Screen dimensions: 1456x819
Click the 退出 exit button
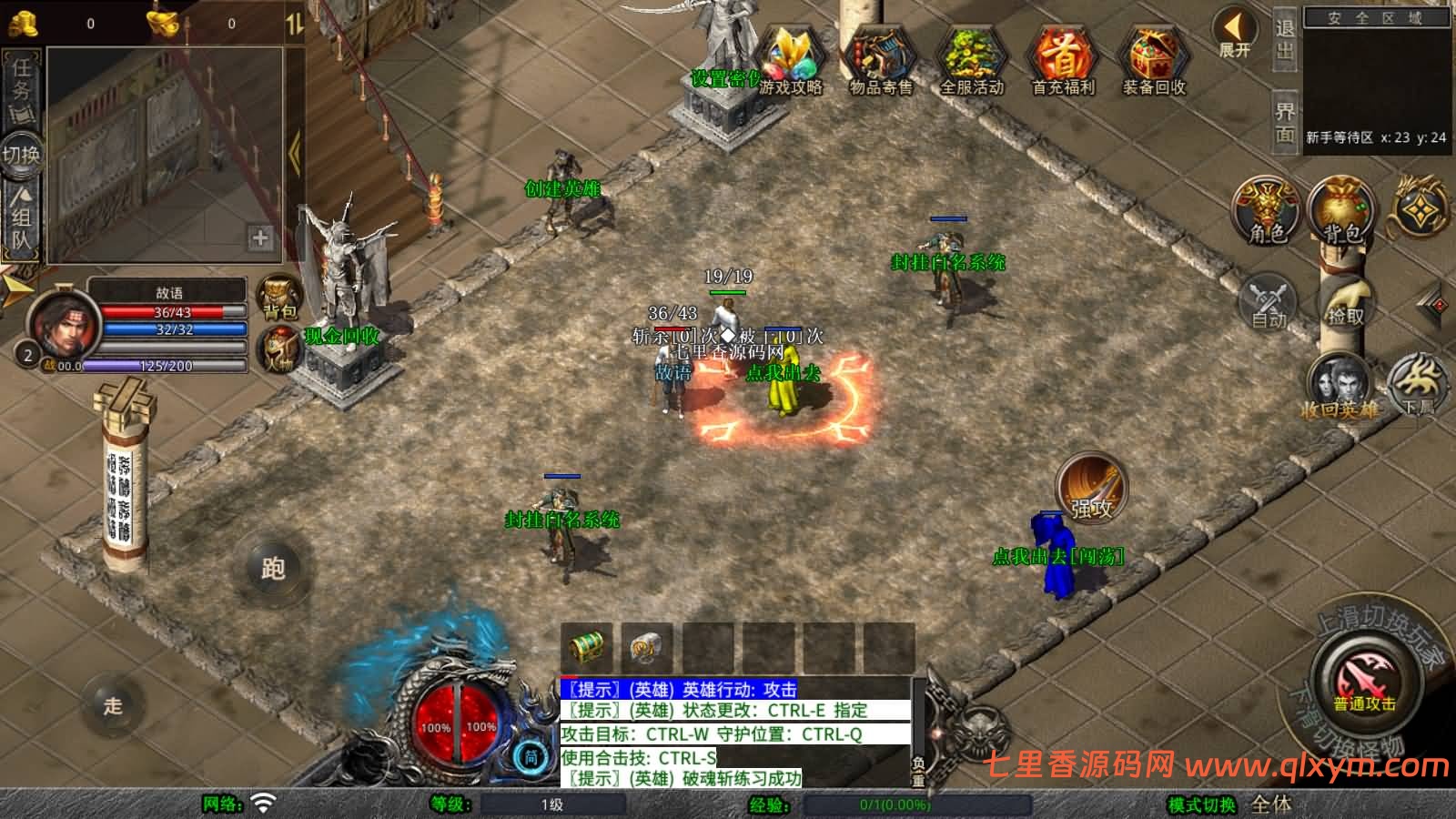point(1284,40)
